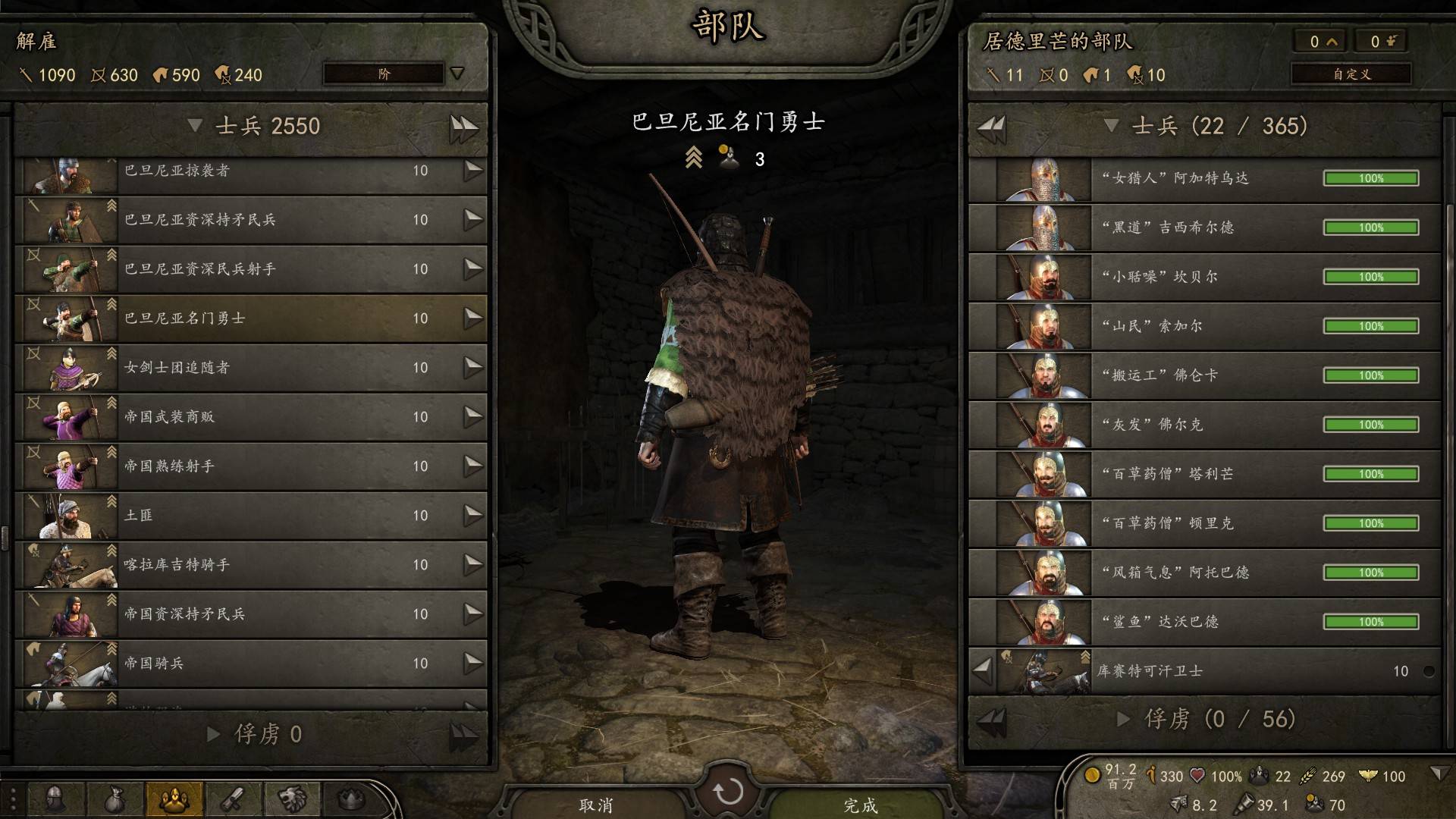
Task: Select the 库赛特可汗卫士 party row
Action: (x=1204, y=671)
